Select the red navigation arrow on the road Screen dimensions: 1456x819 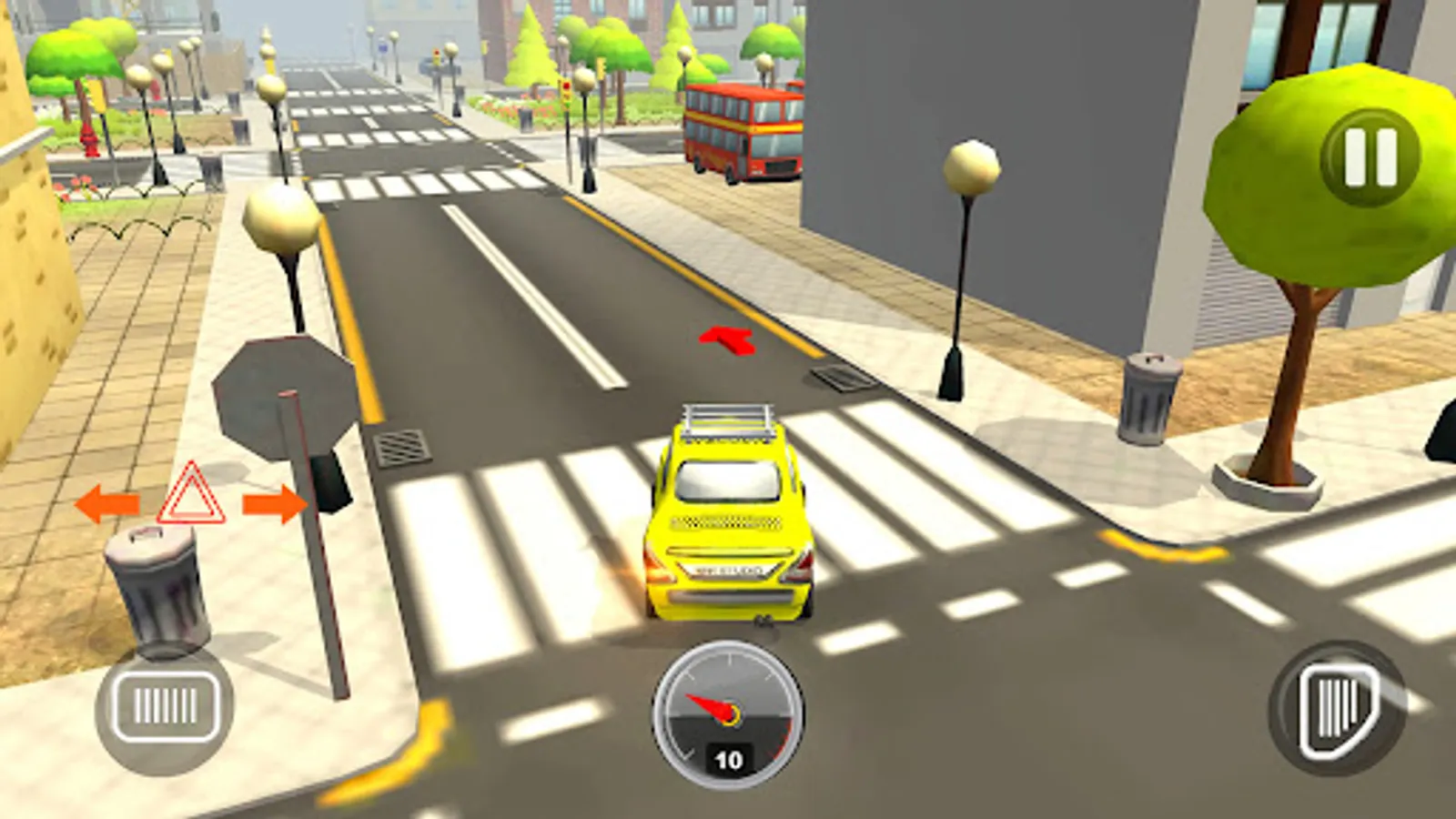pyautogui.click(x=725, y=339)
